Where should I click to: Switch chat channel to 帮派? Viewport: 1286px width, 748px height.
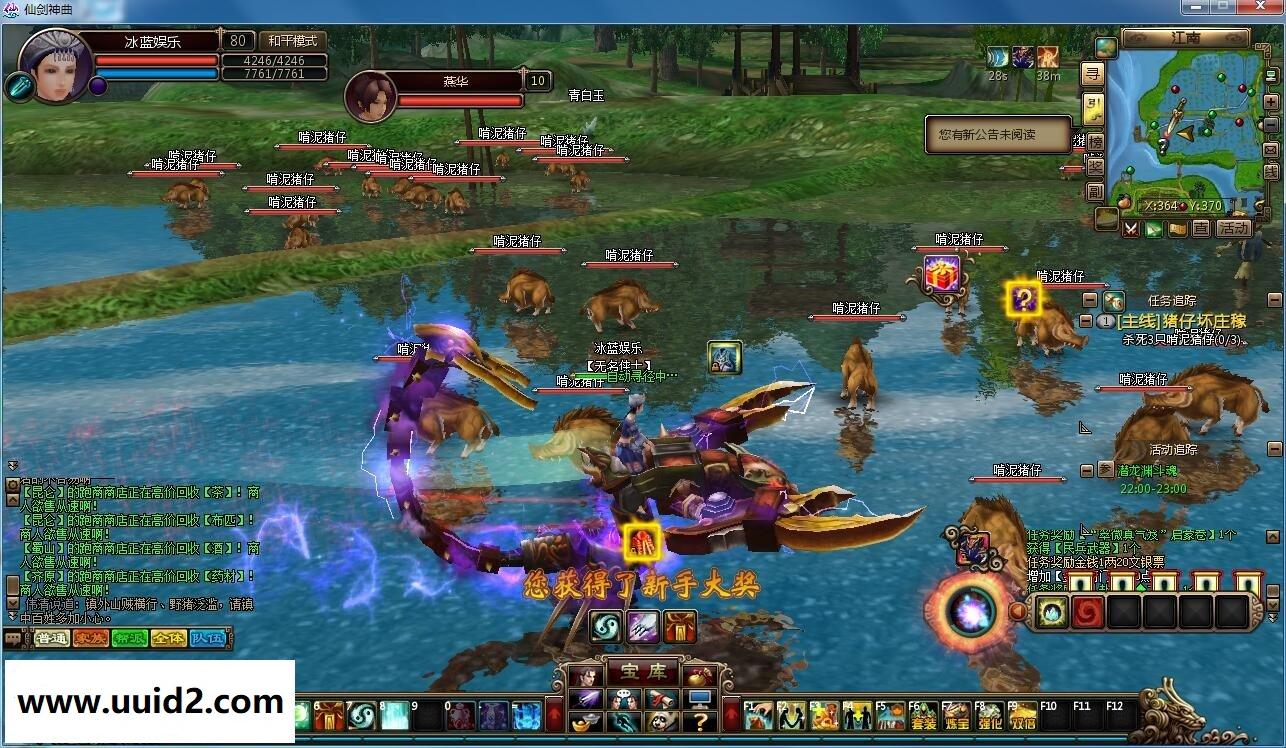pos(129,638)
